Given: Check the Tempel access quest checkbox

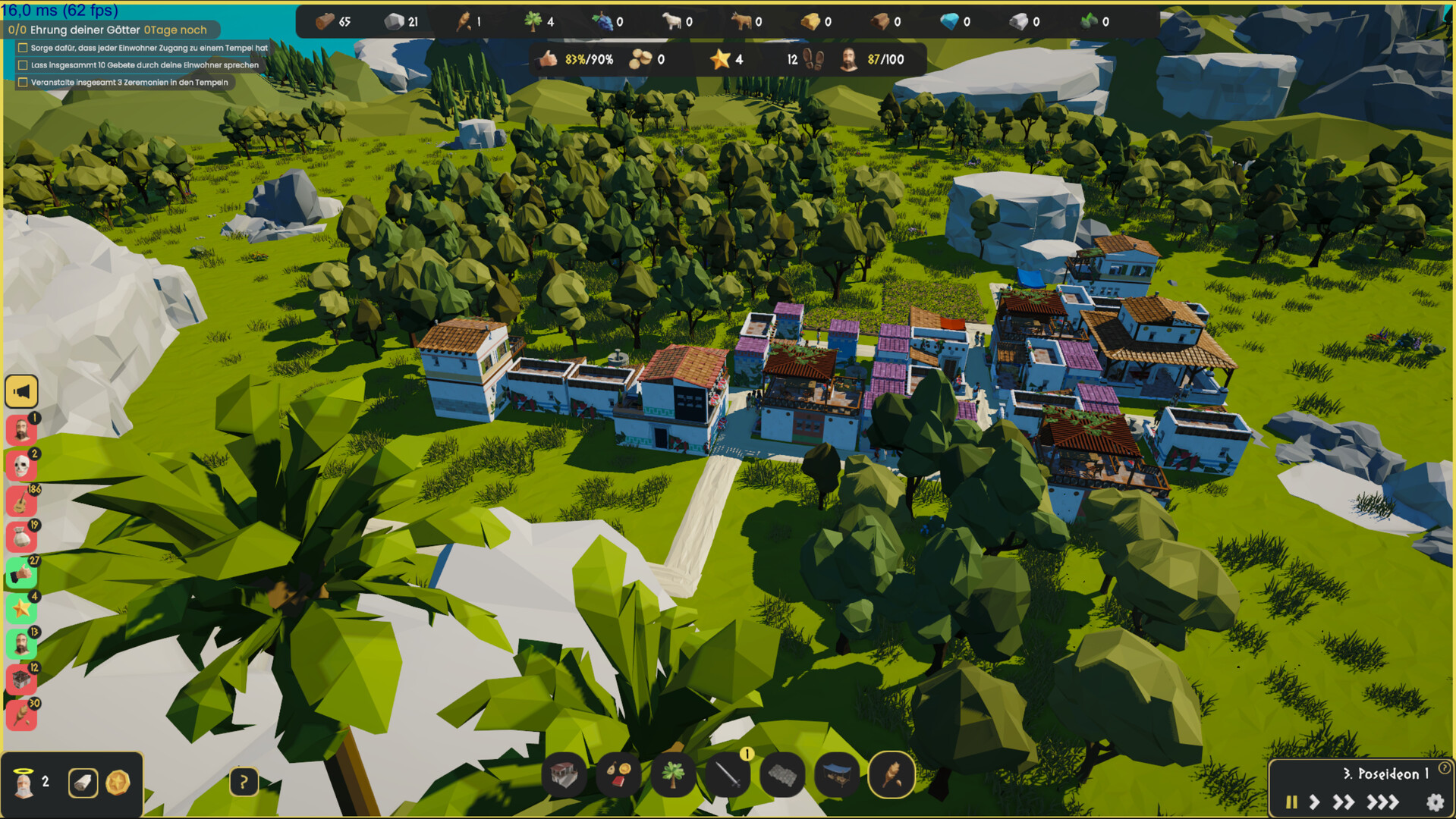Looking at the screenshot, I should pyautogui.click(x=21, y=47).
